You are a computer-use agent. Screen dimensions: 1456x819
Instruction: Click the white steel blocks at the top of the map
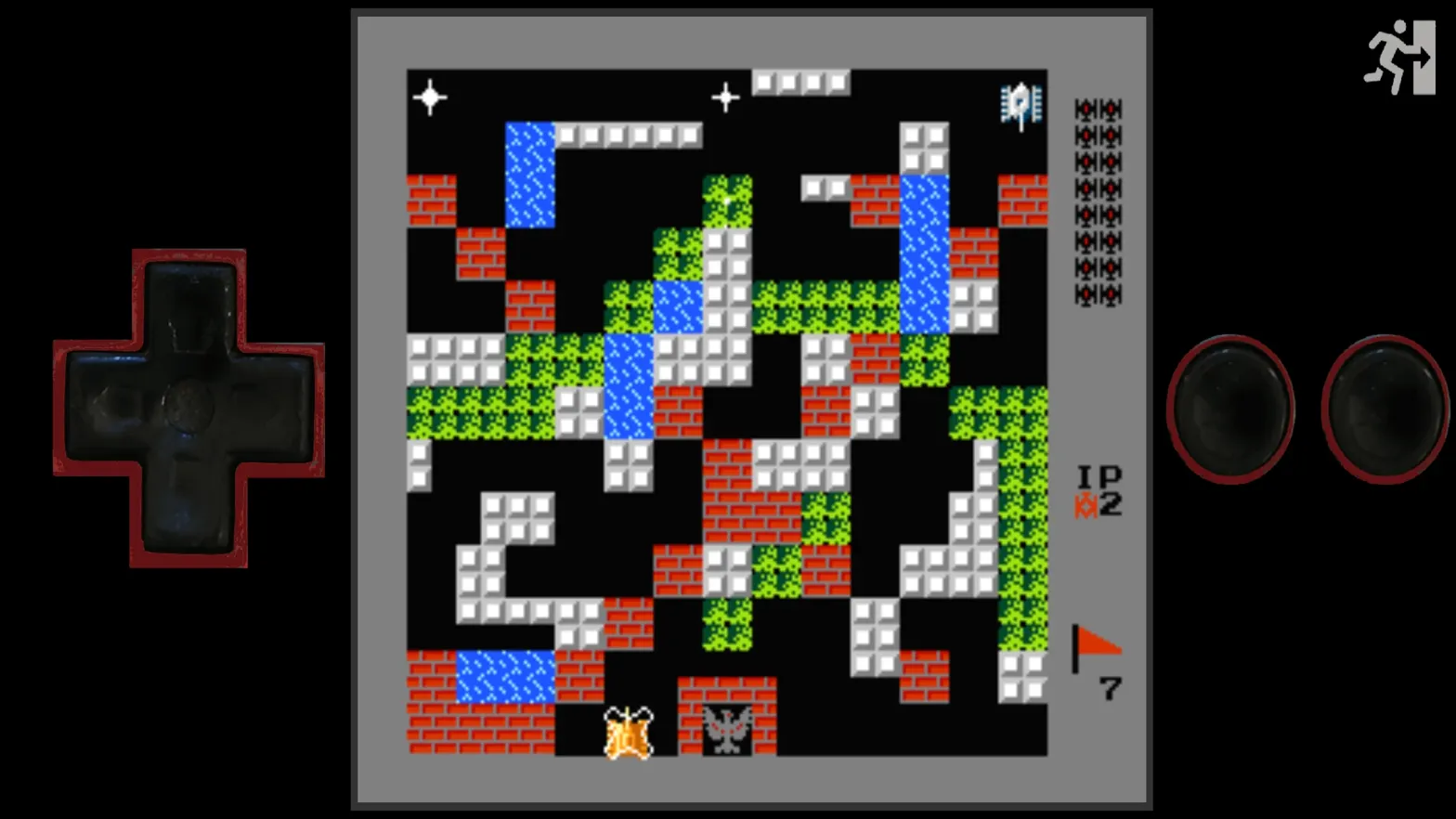click(802, 83)
